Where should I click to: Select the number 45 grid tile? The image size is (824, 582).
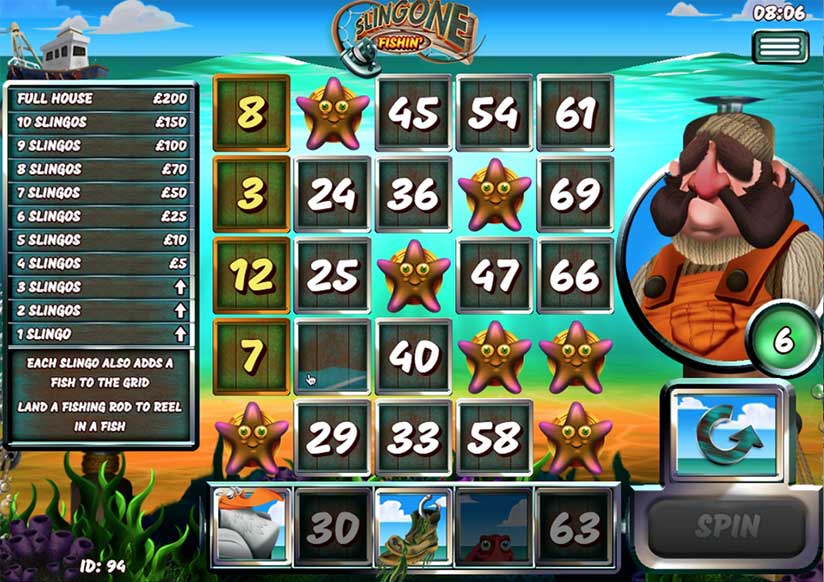[413, 113]
